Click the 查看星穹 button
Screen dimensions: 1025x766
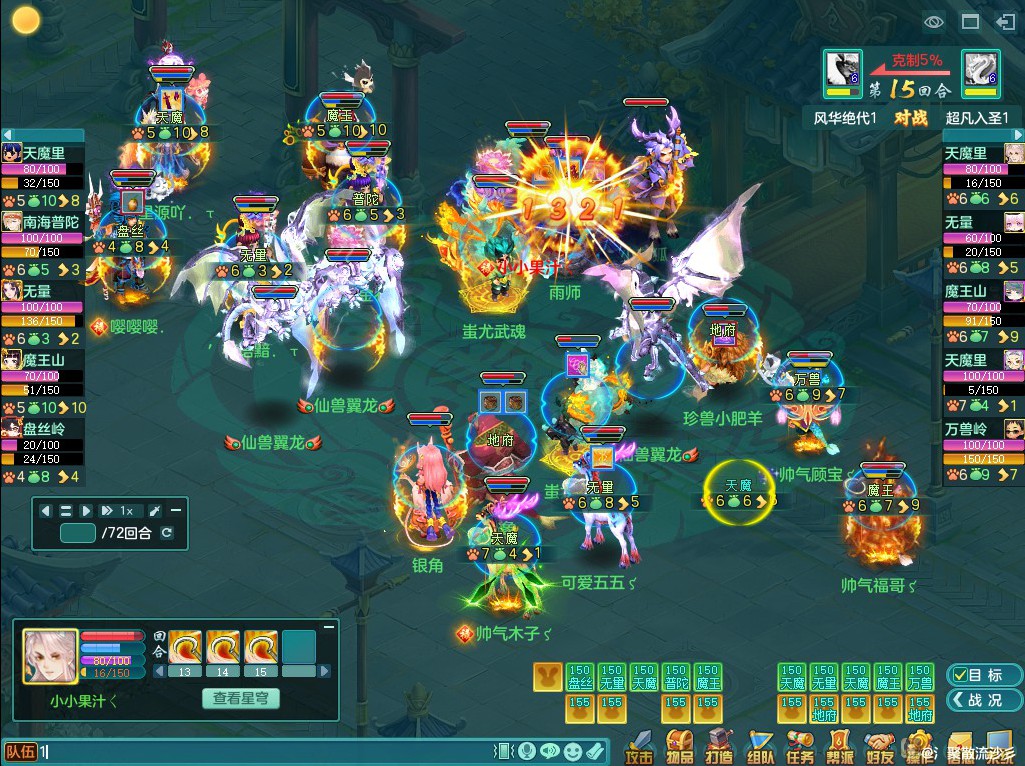pos(240,699)
